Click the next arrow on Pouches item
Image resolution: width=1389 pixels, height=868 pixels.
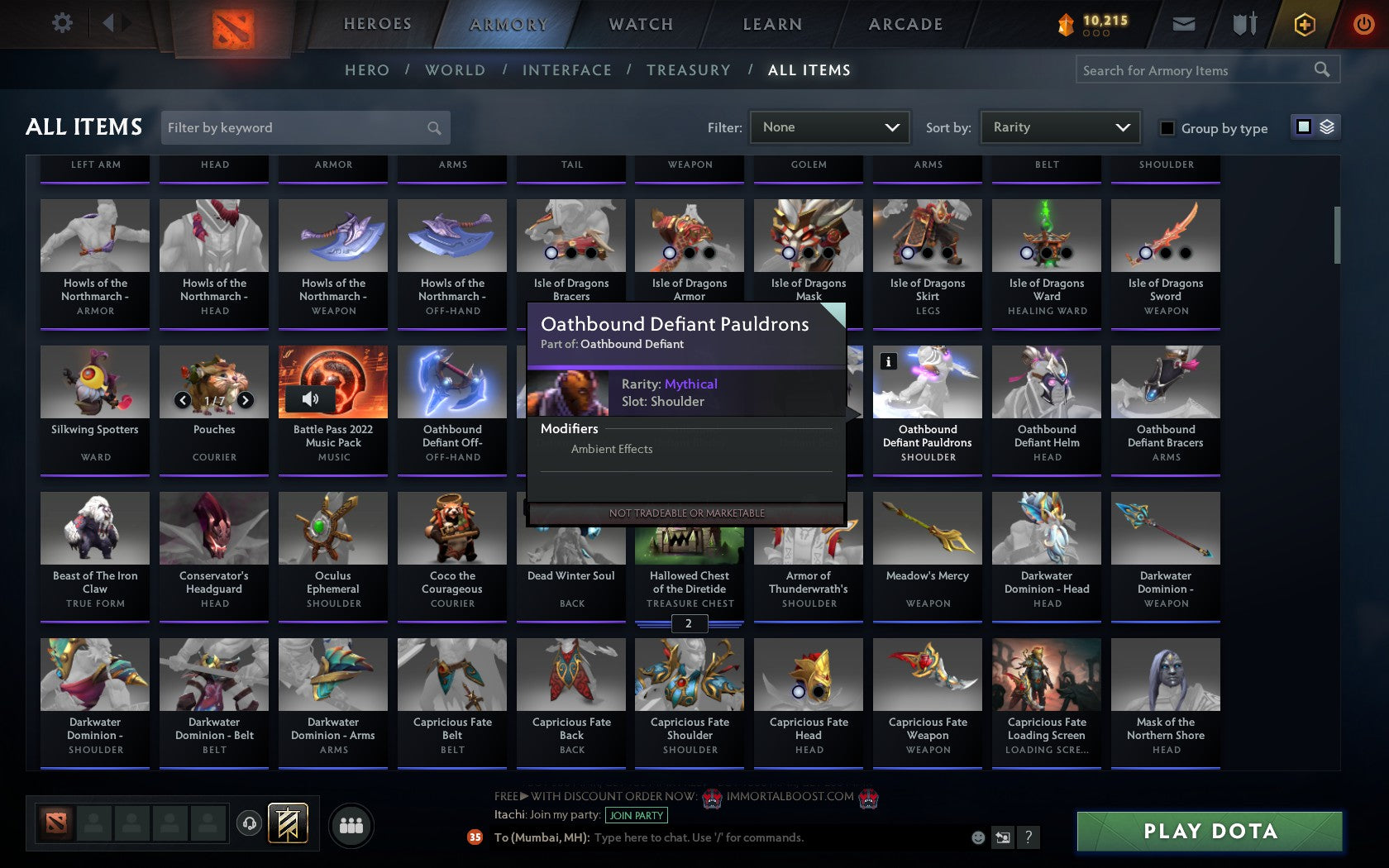click(246, 400)
